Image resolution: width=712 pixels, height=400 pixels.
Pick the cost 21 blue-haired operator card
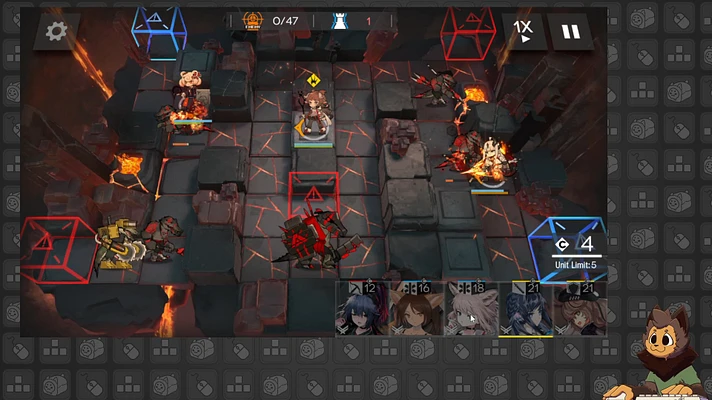pyautogui.click(x=525, y=309)
